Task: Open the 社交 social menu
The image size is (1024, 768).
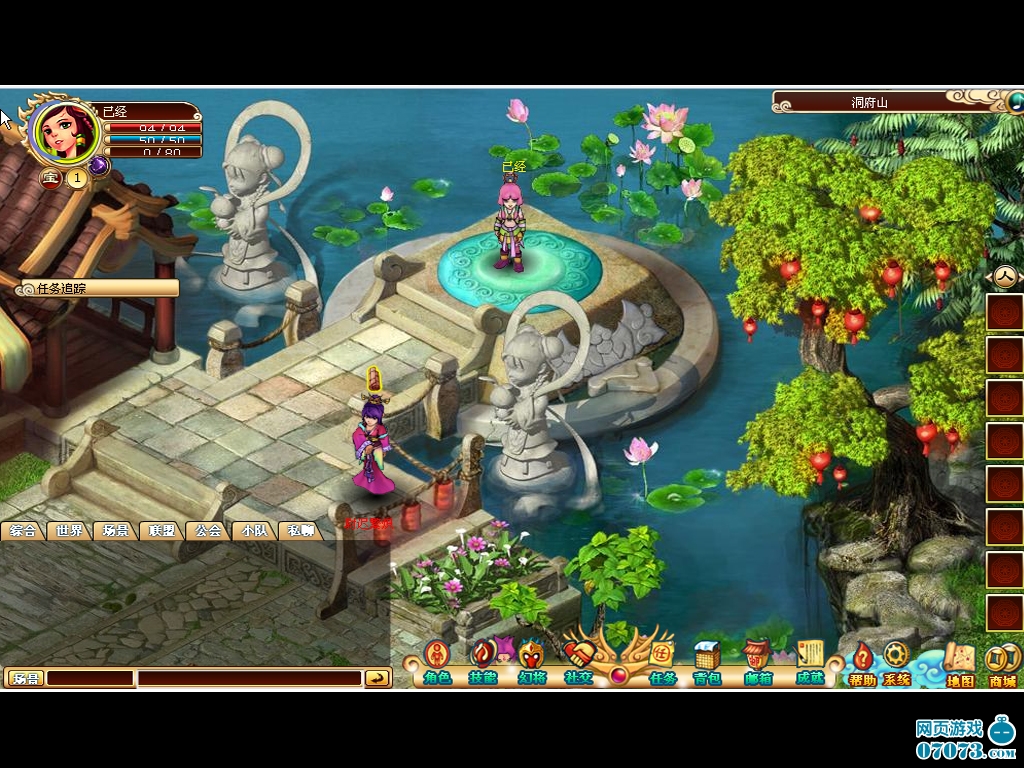Action: click(578, 660)
